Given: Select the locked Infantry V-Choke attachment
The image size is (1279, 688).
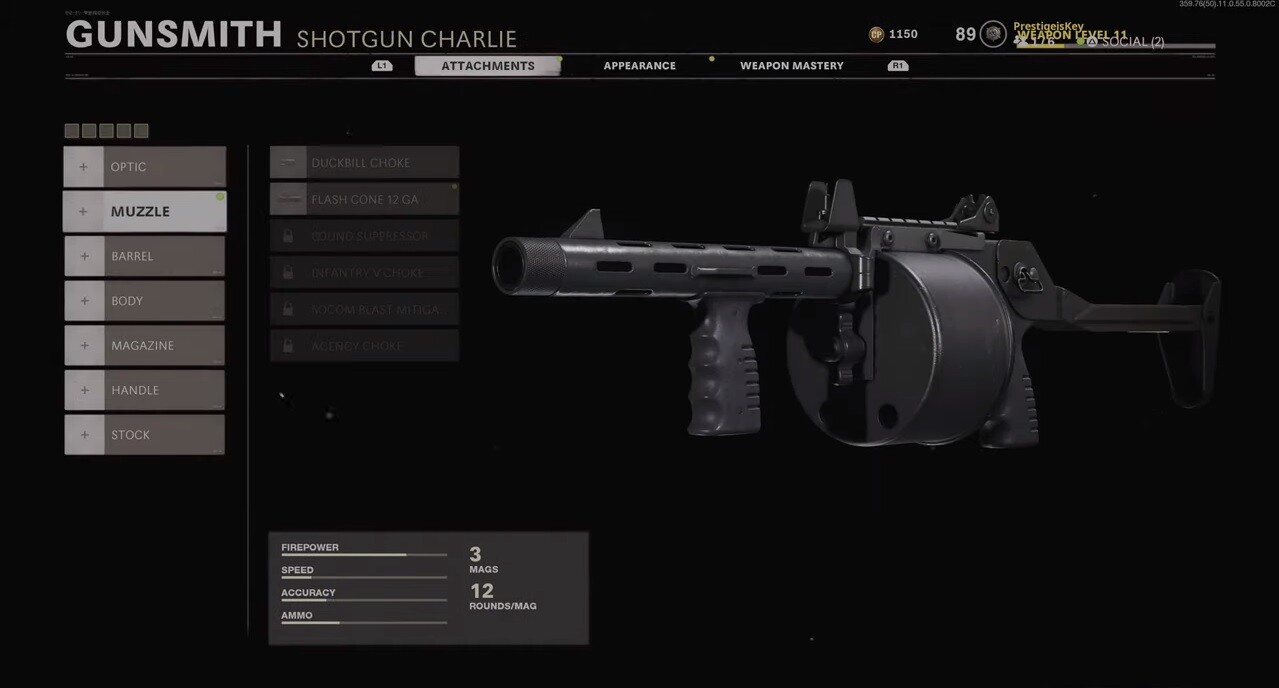Looking at the screenshot, I should pyautogui.click(x=364, y=272).
